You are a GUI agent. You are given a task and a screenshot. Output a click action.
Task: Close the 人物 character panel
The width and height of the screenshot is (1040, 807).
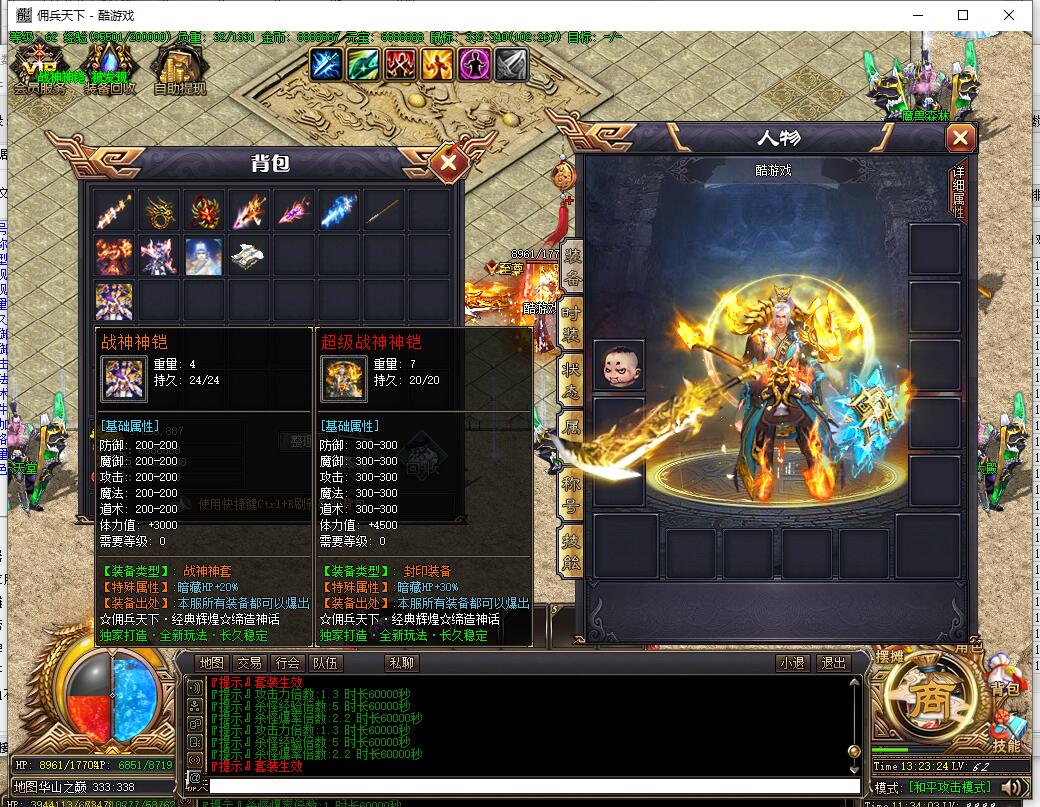point(960,138)
